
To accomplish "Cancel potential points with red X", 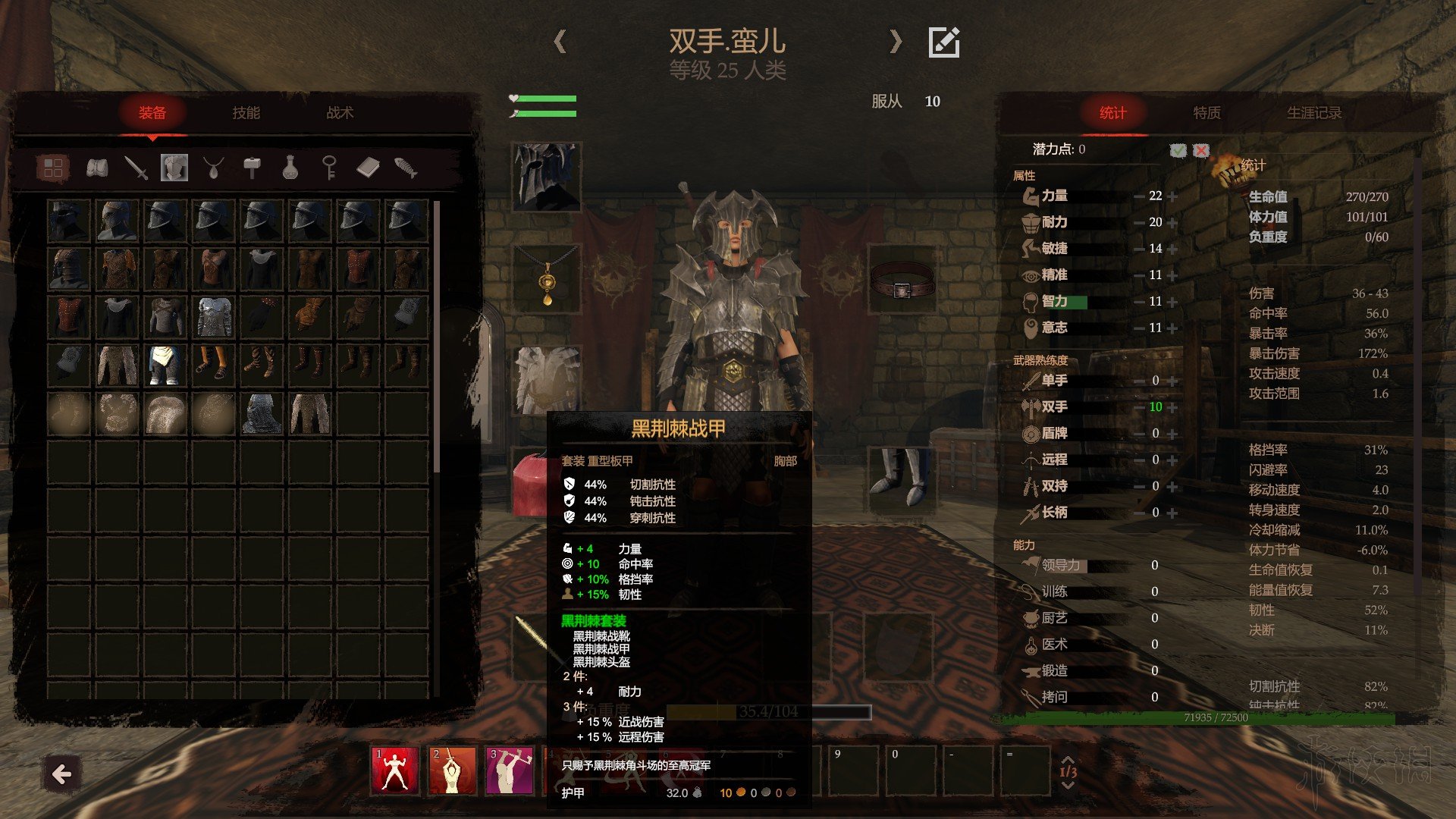I will [1200, 150].
